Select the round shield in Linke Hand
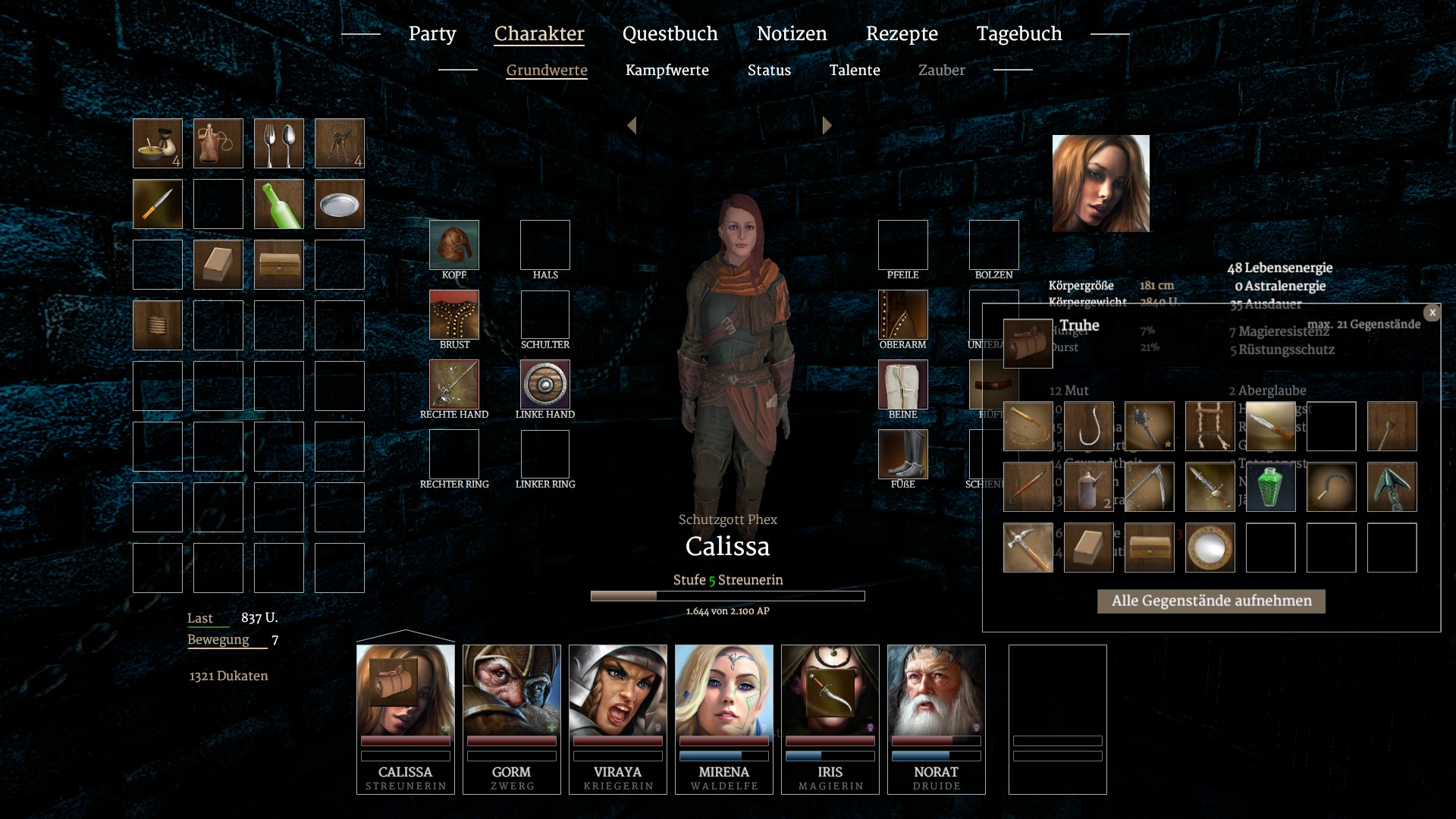This screenshot has height=819, width=1456. click(x=545, y=384)
